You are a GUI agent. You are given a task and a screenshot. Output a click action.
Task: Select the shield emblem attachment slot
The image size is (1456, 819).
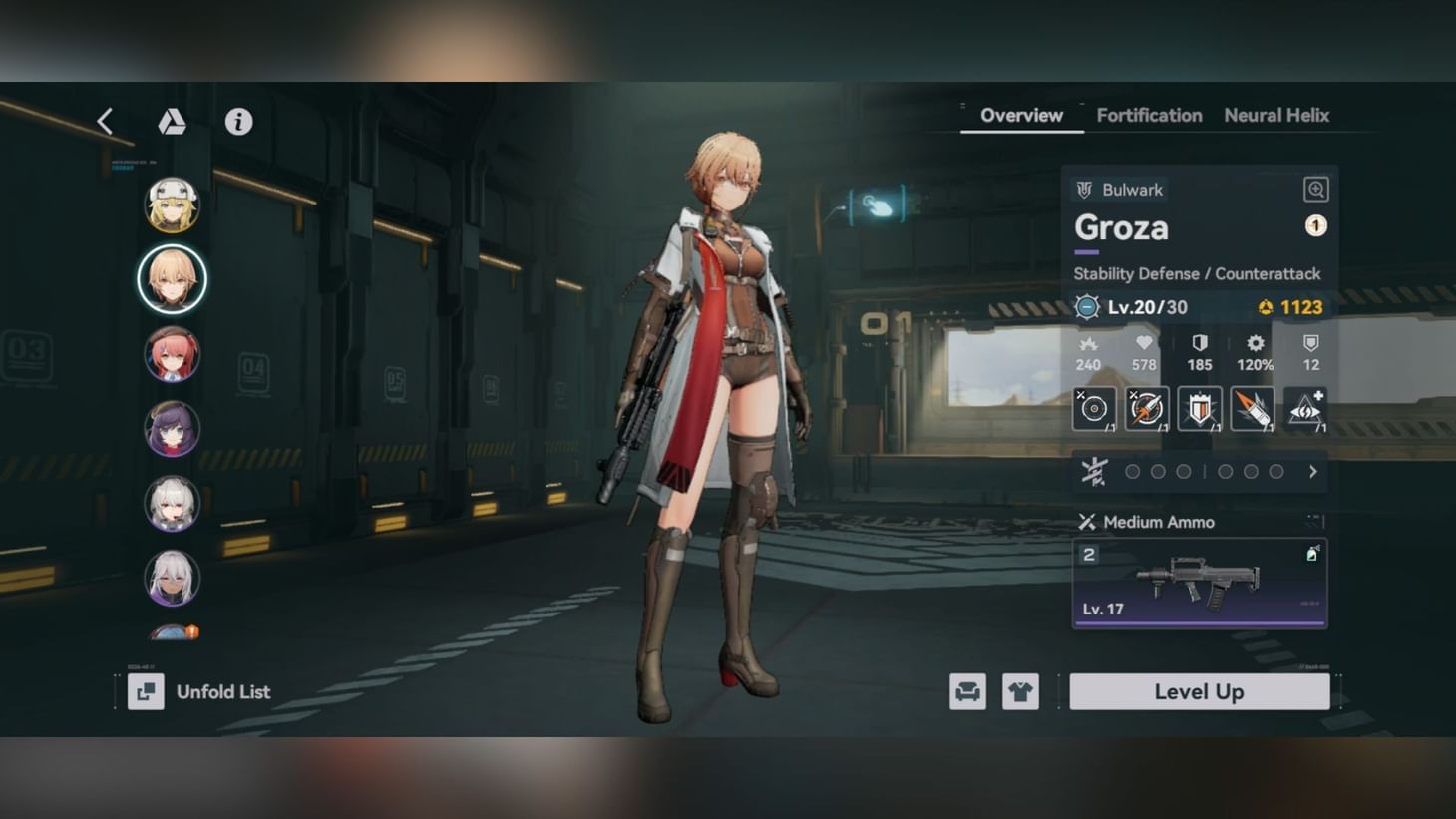[x=1199, y=408]
